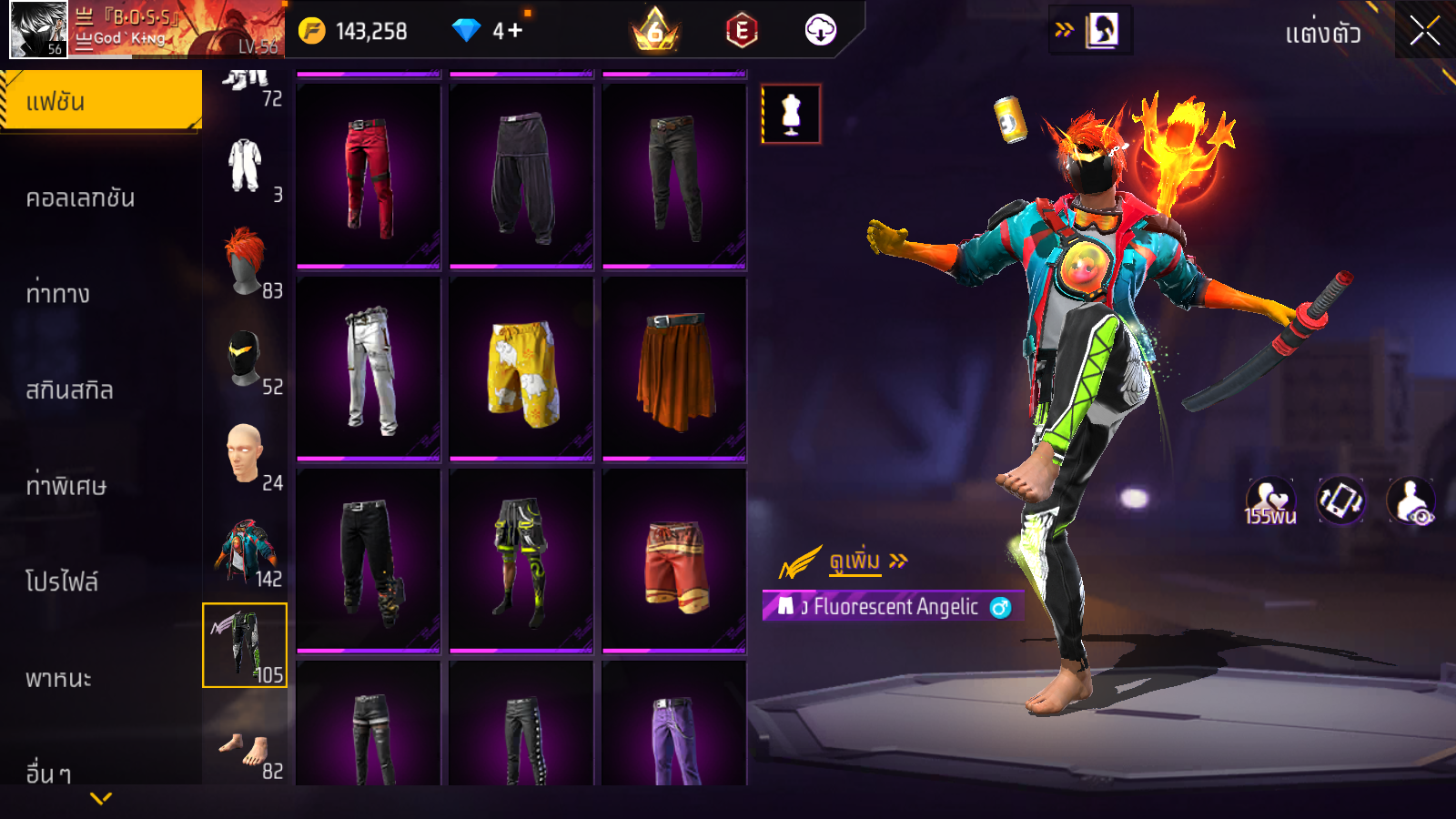Open the สกินสกิล skill skins tab
Screen dimensions: 1456x819
[69, 390]
